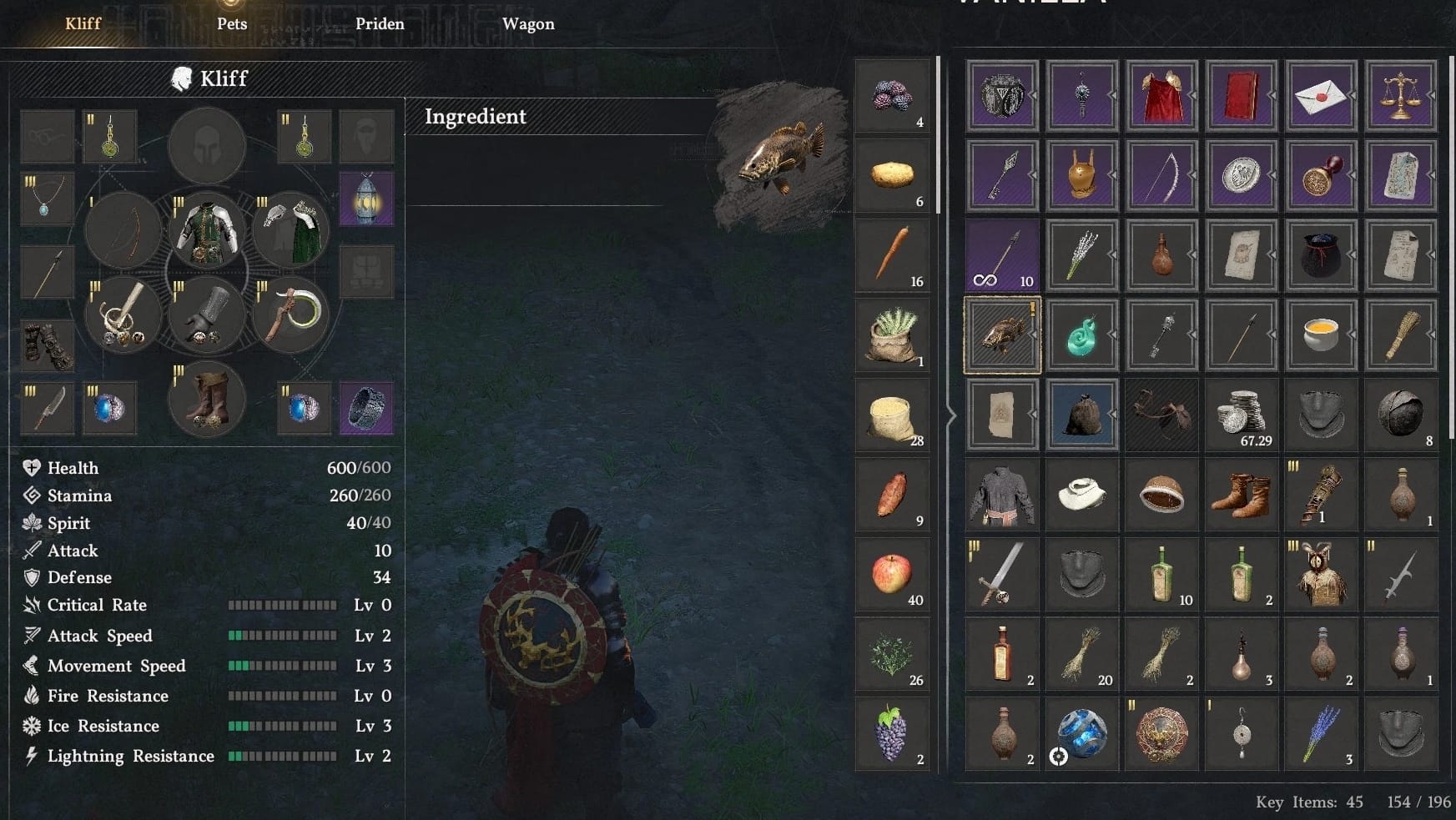Select the red apple stack
The width and height of the screenshot is (1456, 820).
point(892,575)
